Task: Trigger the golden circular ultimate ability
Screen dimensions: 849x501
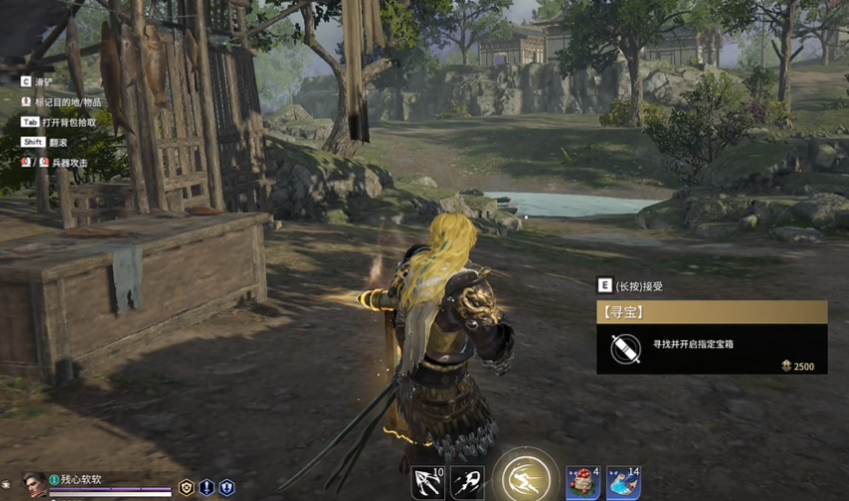Action: click(525, 478)
